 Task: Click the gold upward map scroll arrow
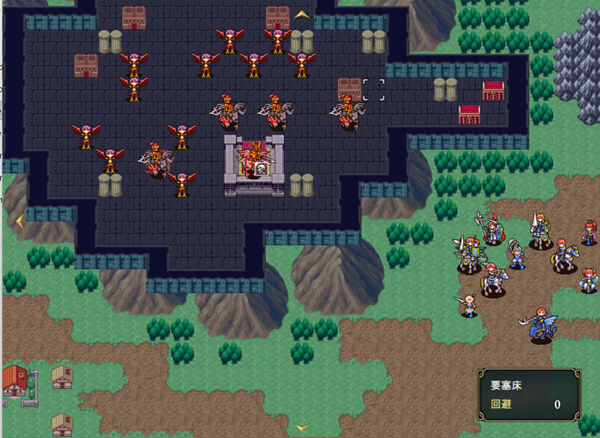coord(301,15)
